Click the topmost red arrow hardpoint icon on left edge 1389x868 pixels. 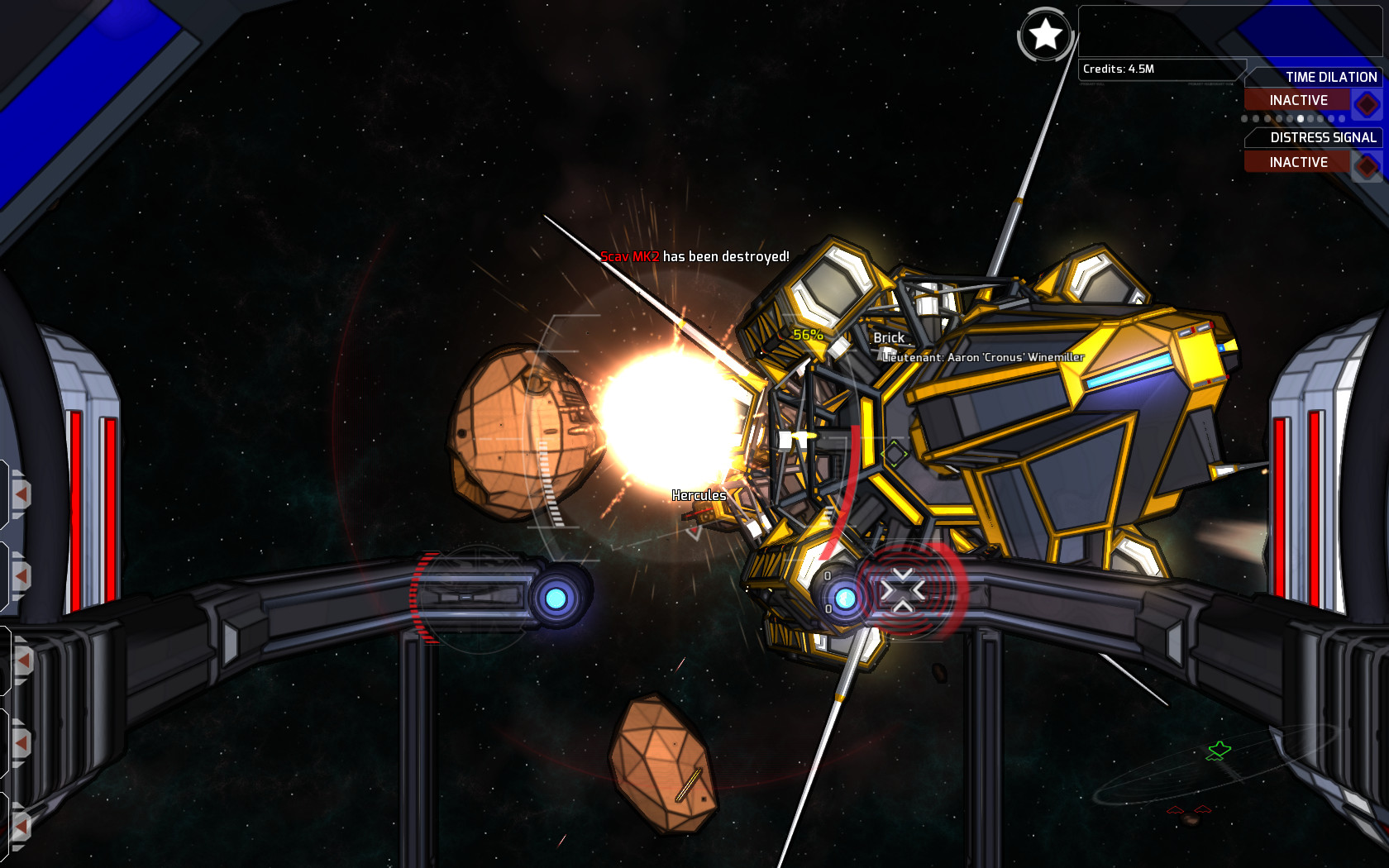[x=21, y=493]
